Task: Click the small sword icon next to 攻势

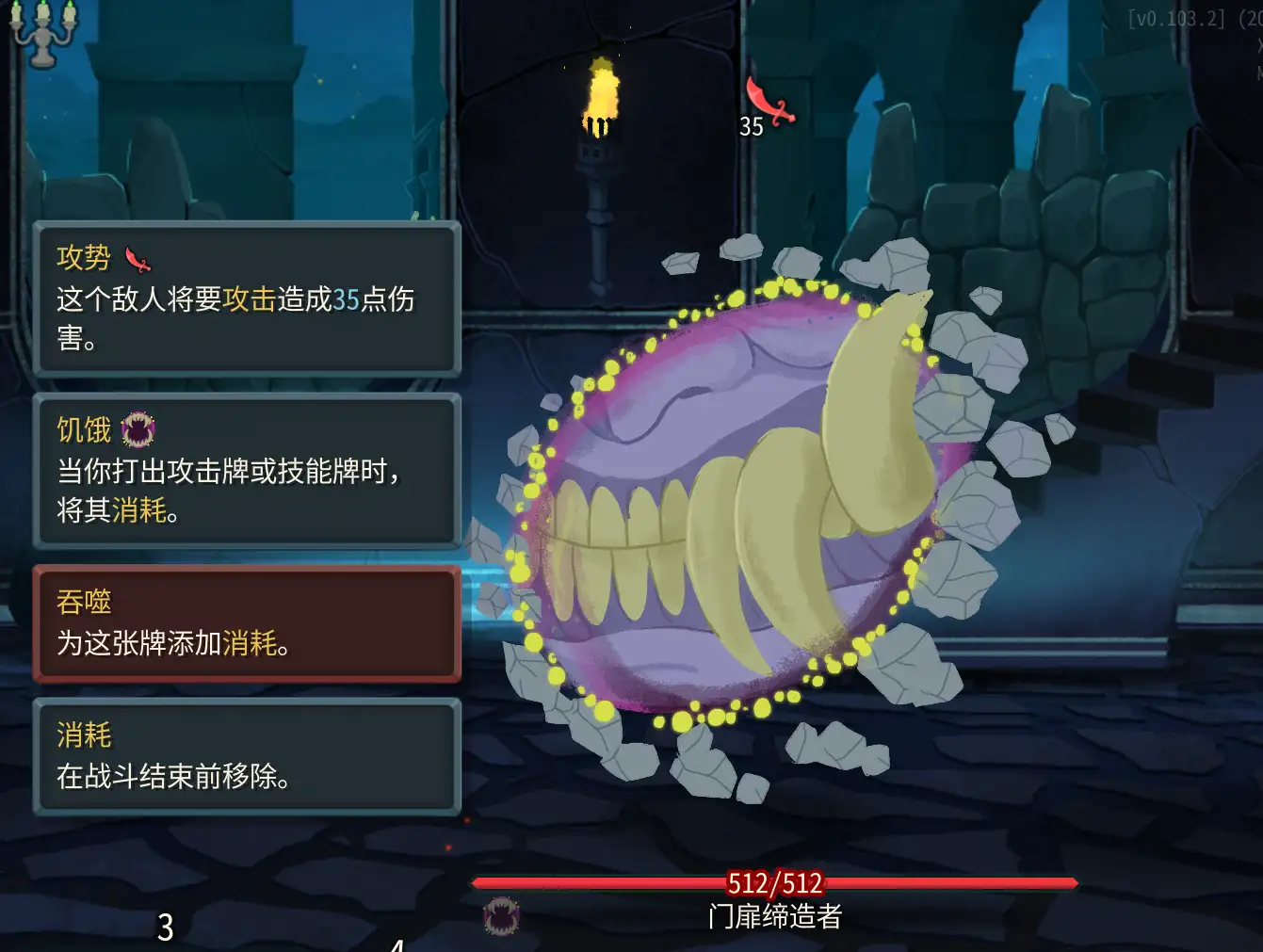Action: (x=135, y=259)
